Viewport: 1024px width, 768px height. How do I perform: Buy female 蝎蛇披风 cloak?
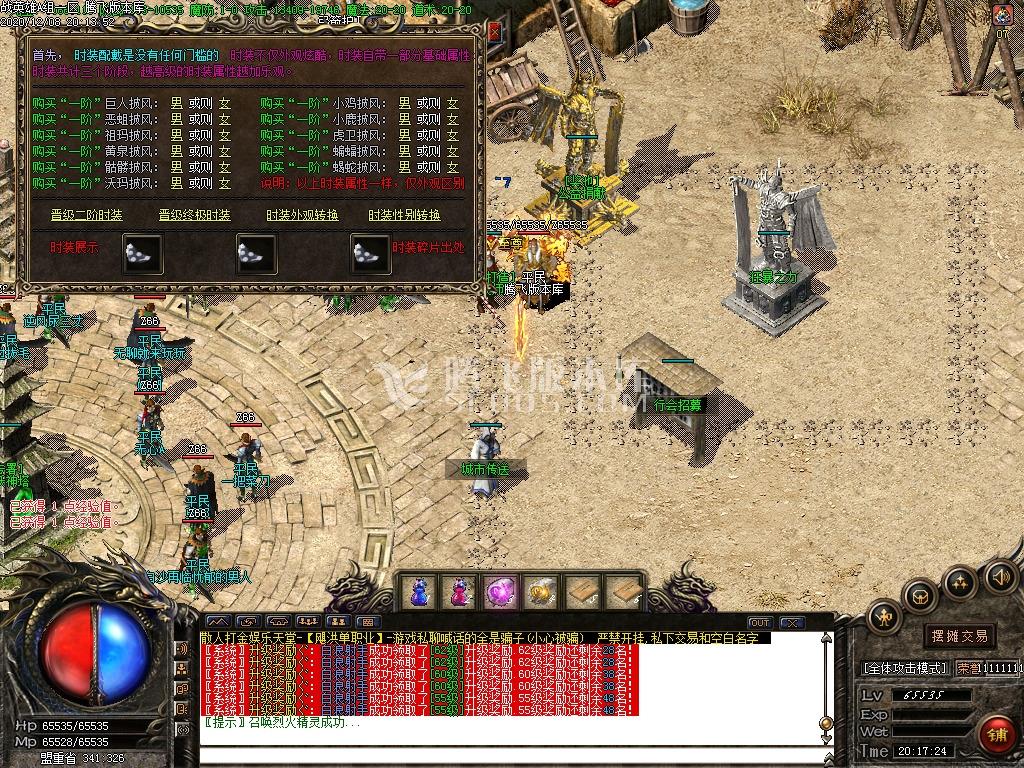[x=452, y=168]
